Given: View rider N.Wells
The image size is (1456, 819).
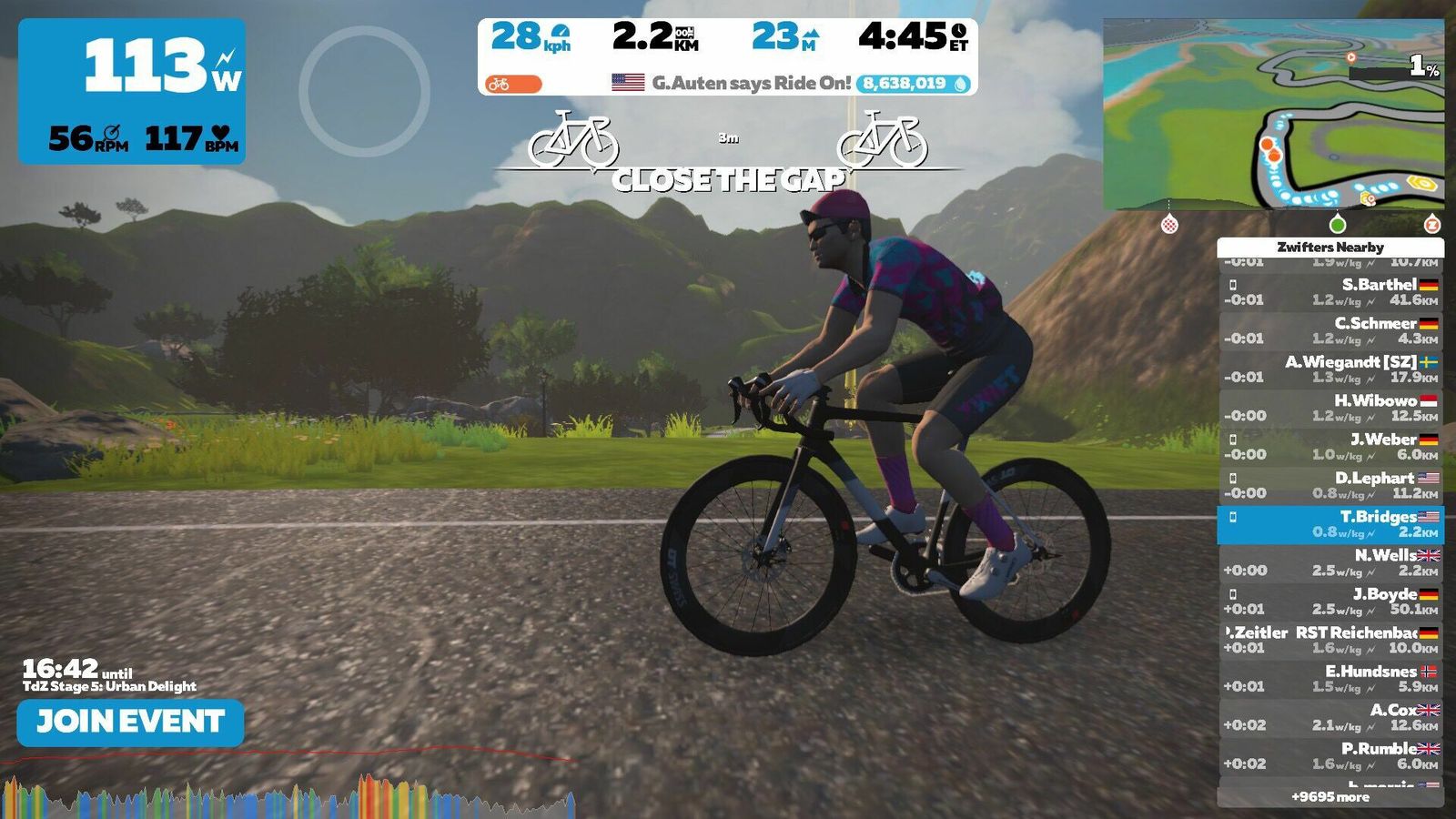Looking at the screenshot, I should (x=1330, y=562).
